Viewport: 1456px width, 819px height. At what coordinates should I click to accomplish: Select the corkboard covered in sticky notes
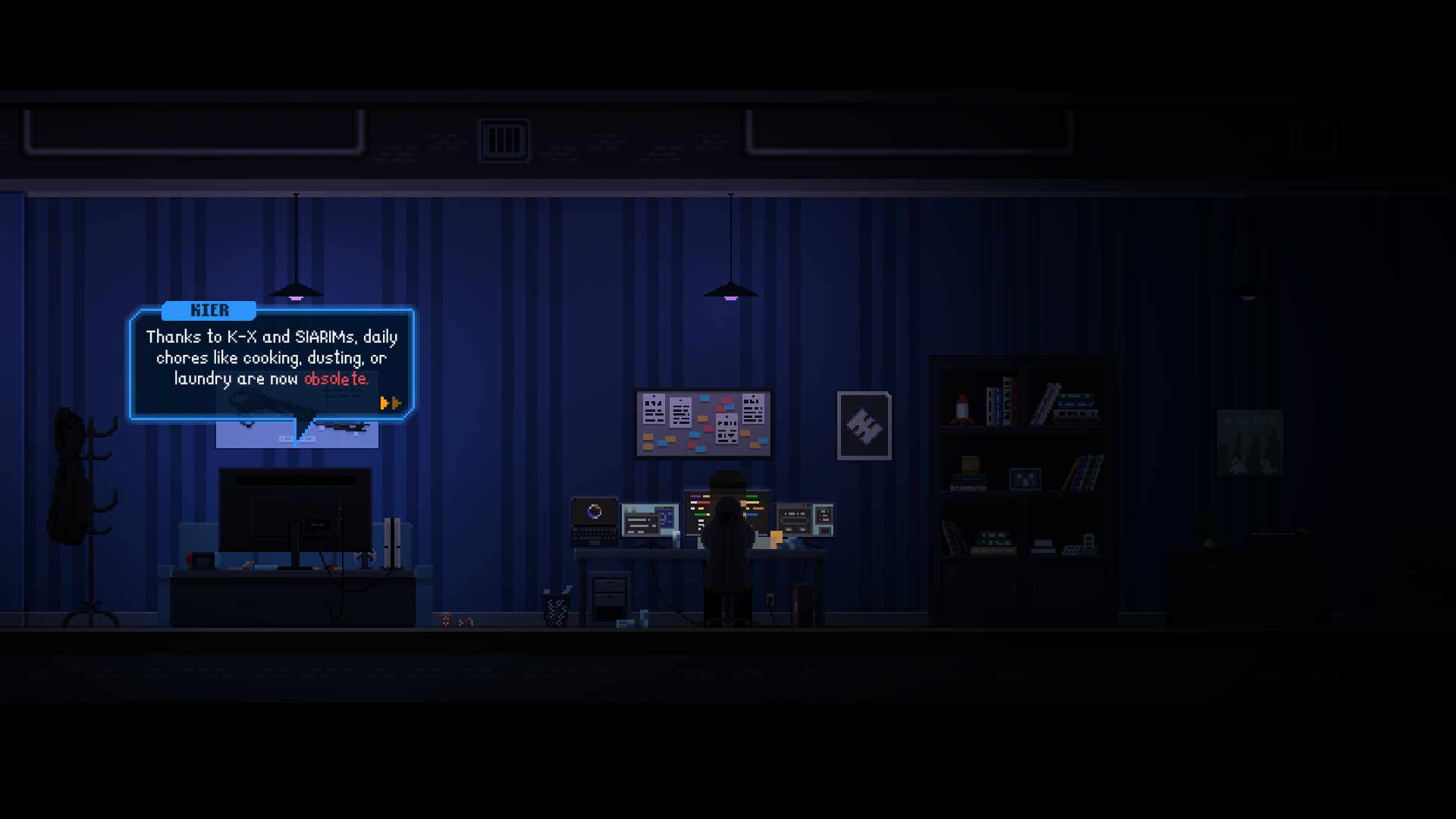click(x=701, y=423)
